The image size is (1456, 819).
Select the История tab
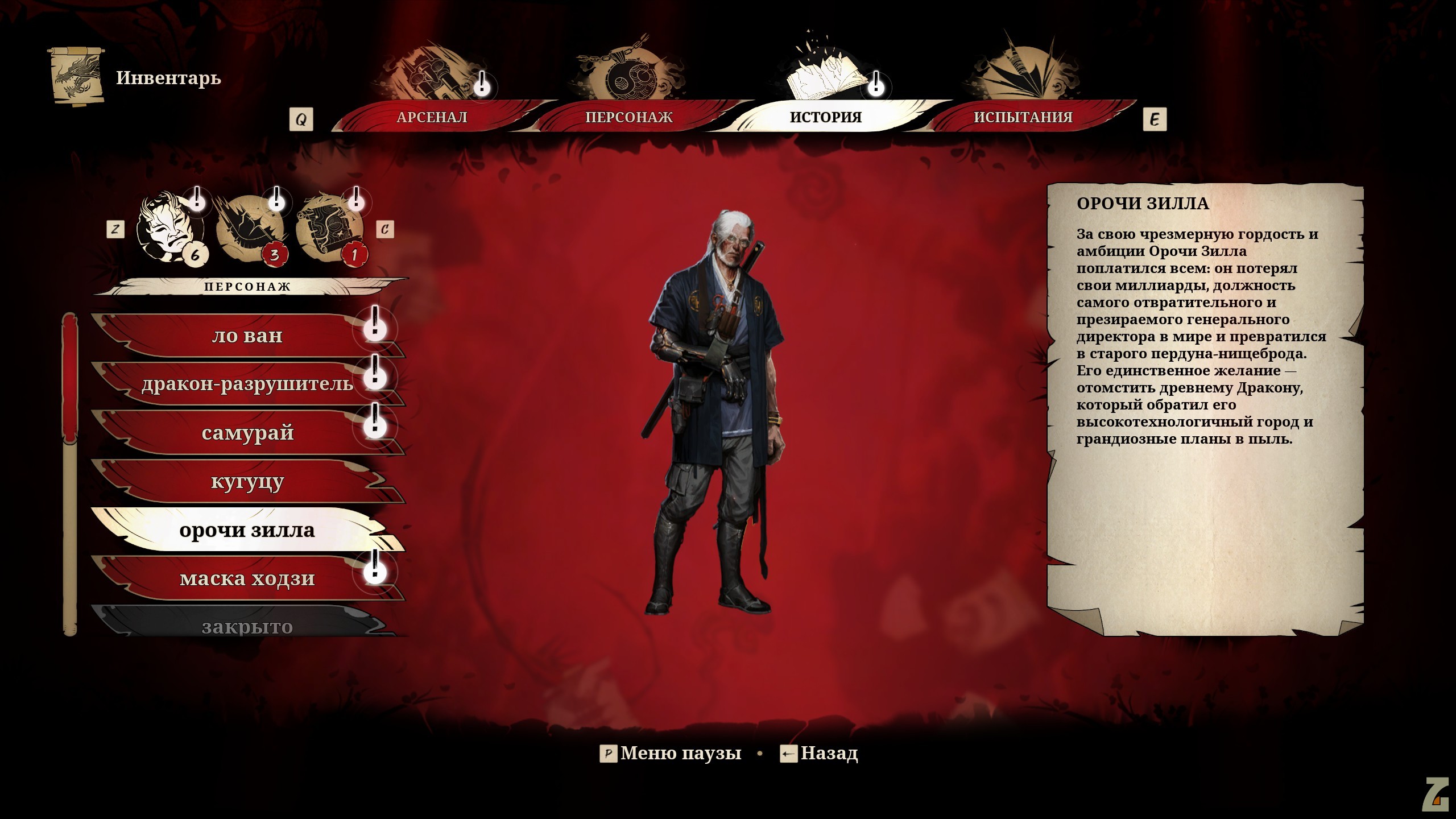pyautogui.click(x=825, y=117)
